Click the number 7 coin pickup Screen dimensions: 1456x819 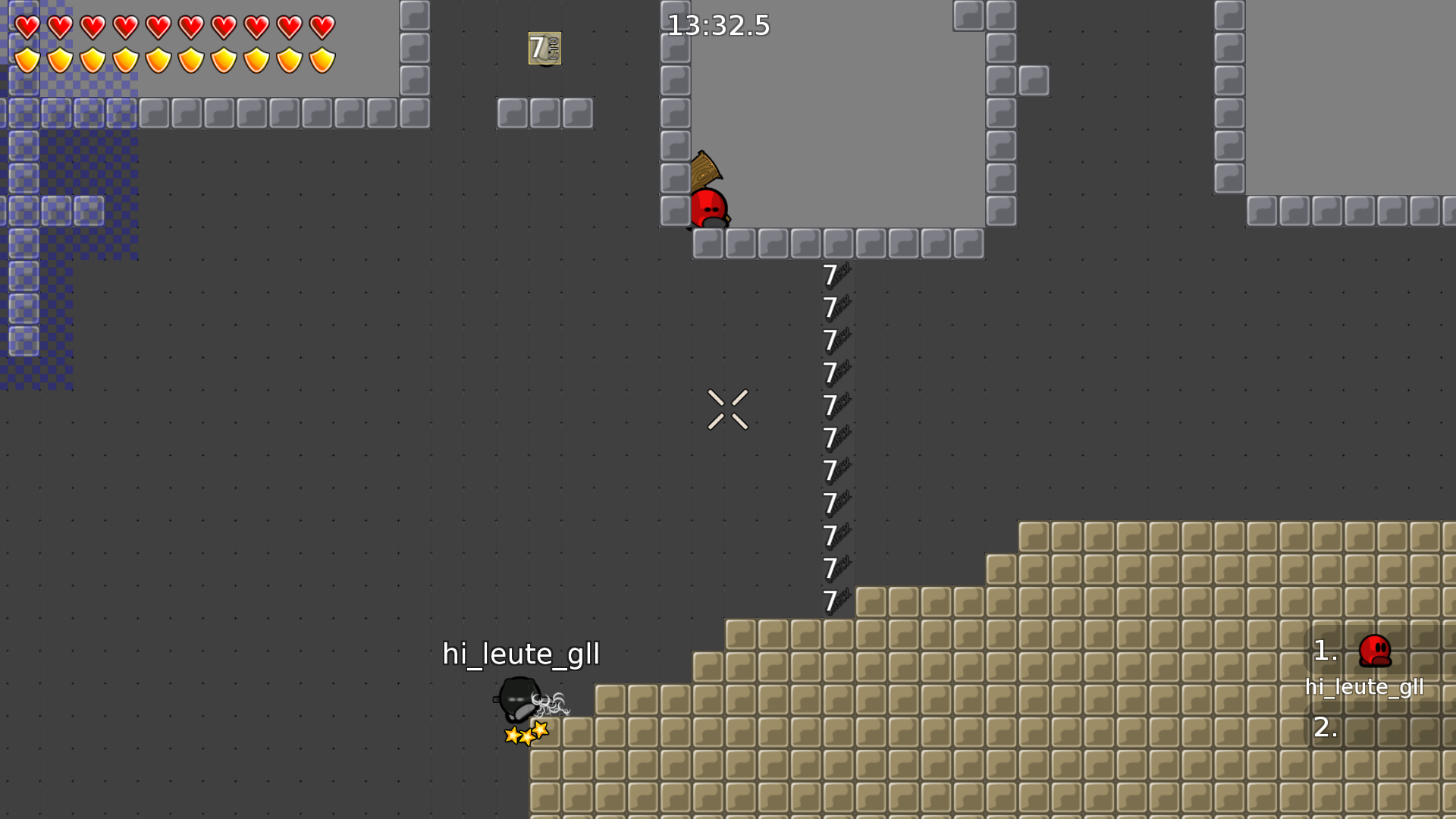point(544,49)
